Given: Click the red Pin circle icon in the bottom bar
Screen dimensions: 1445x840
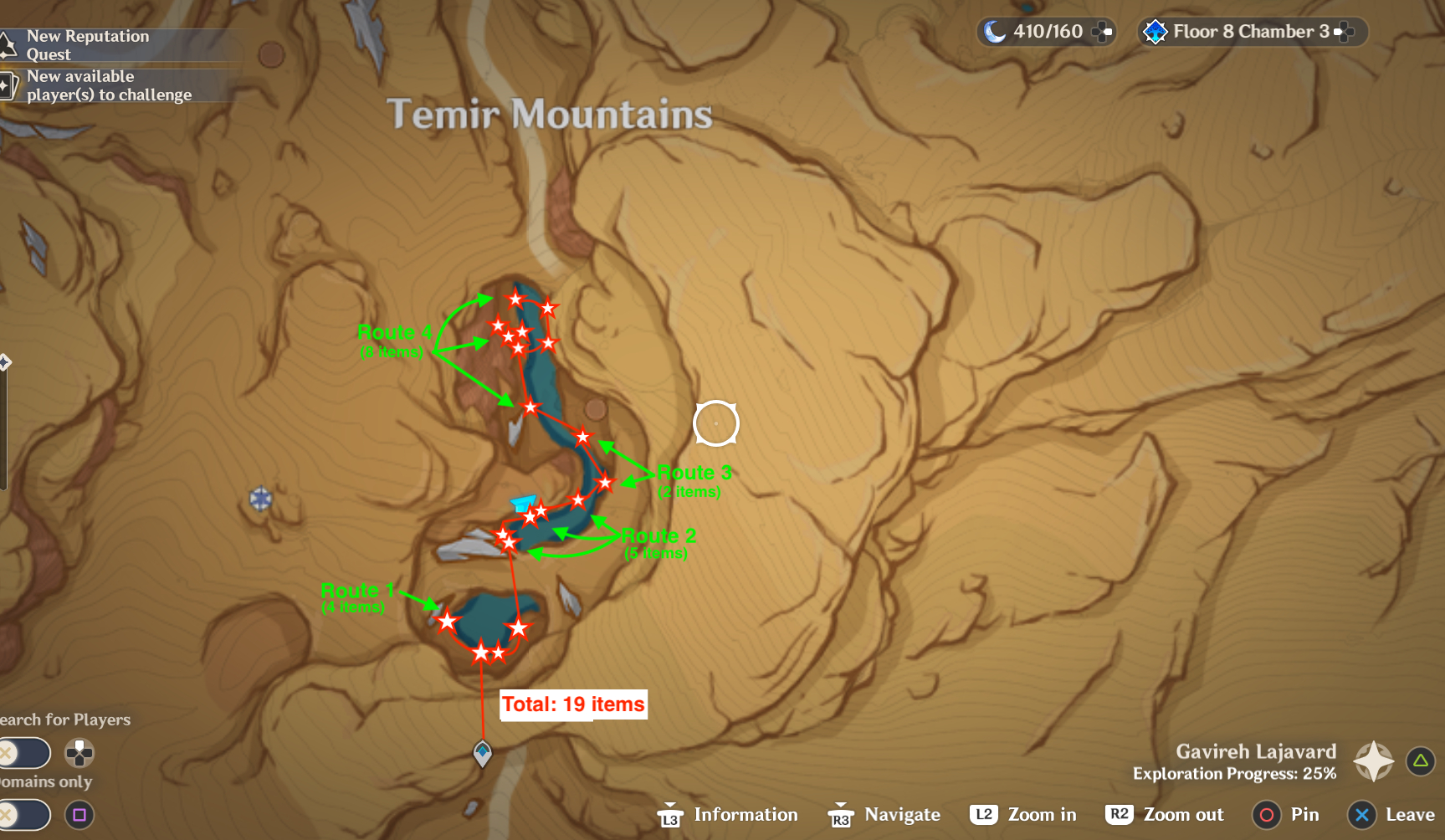Looking at the screenshot, I should [1266, 814].
